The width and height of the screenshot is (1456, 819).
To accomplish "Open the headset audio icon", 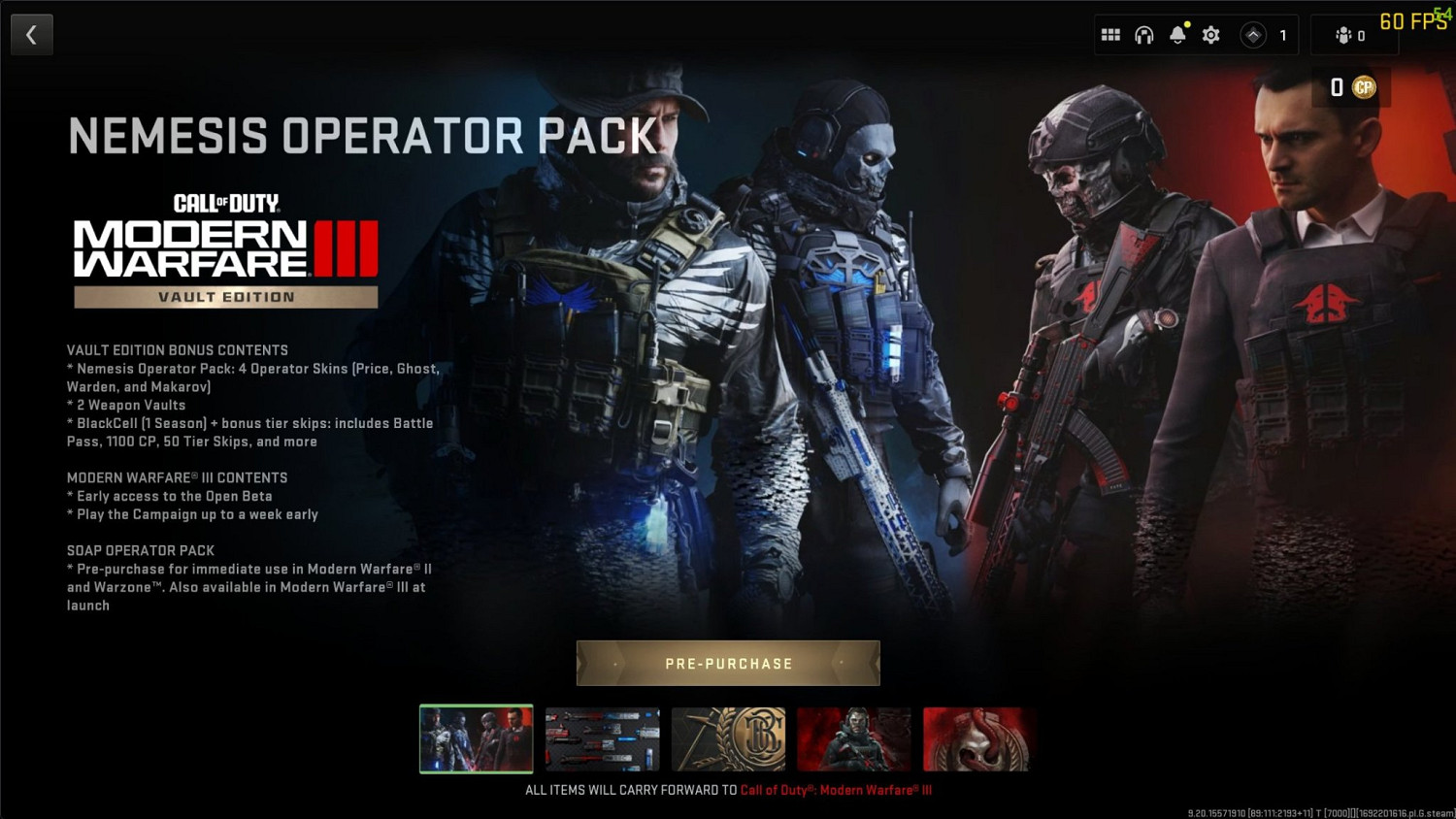I will (x=1144, y=34).
